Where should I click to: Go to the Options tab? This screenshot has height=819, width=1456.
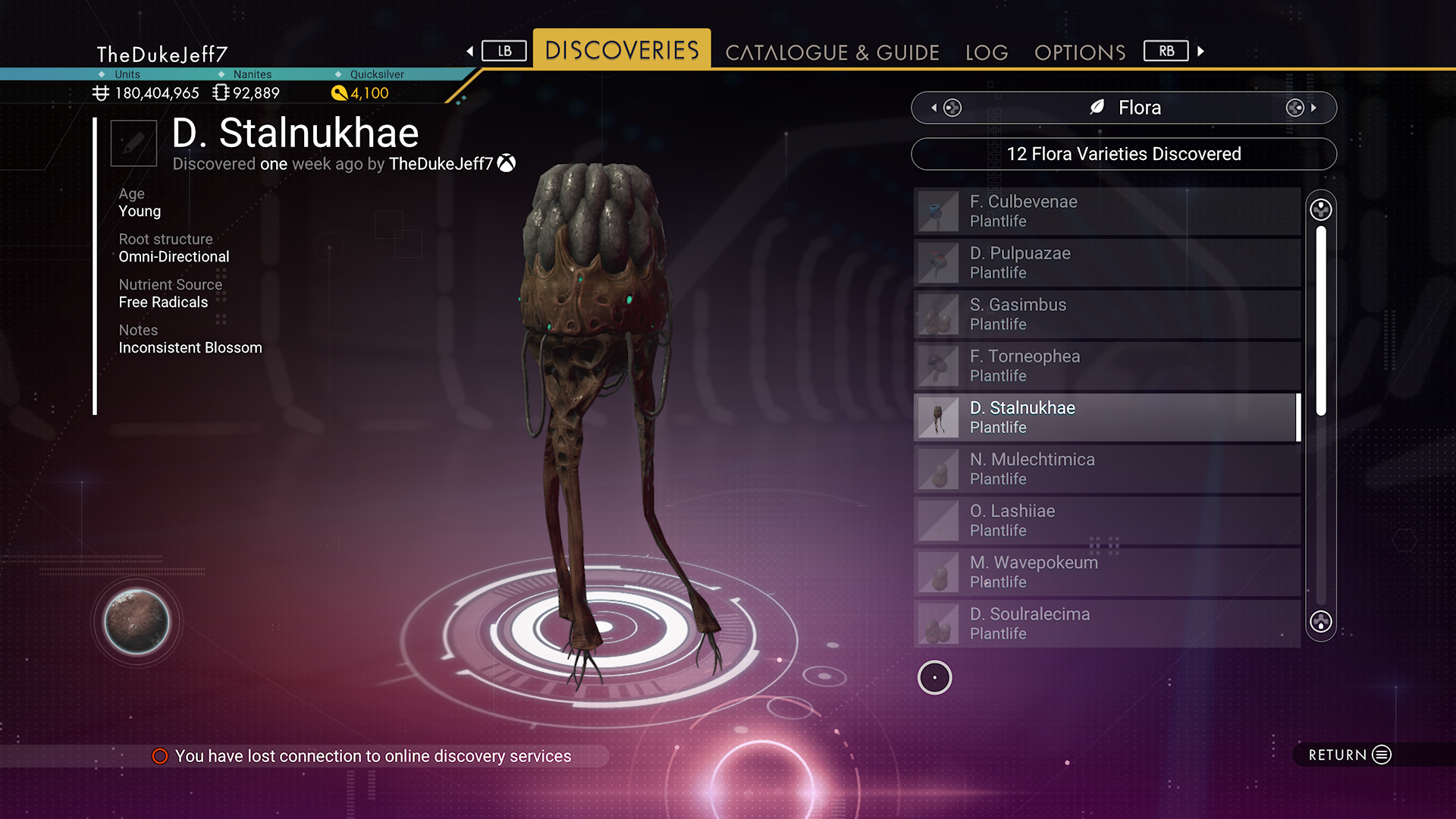click(1080, 52)
